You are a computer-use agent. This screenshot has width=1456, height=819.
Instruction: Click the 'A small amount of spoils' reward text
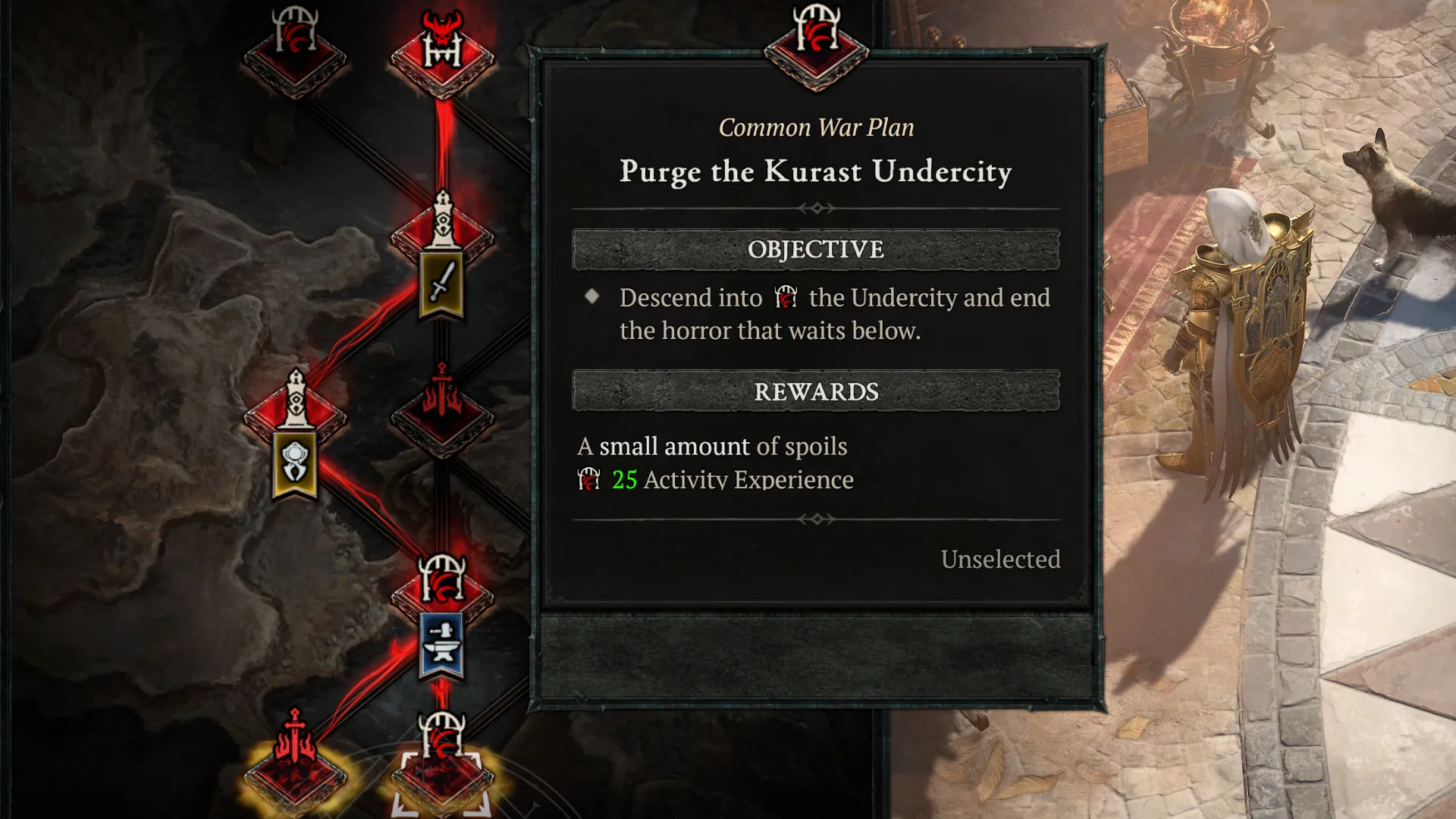click(713, 447)
